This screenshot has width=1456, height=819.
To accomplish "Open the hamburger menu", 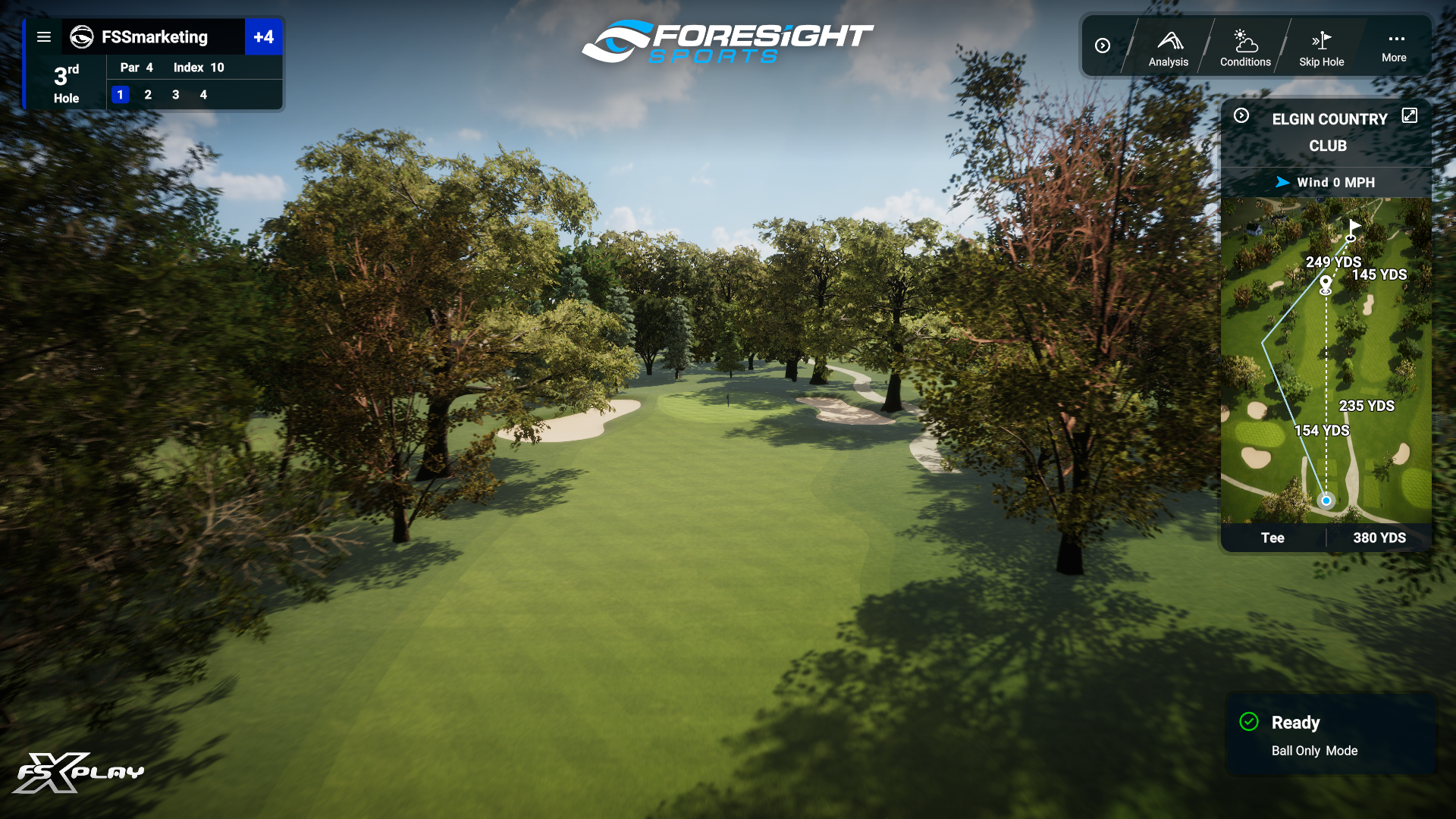I will [44, 37].
